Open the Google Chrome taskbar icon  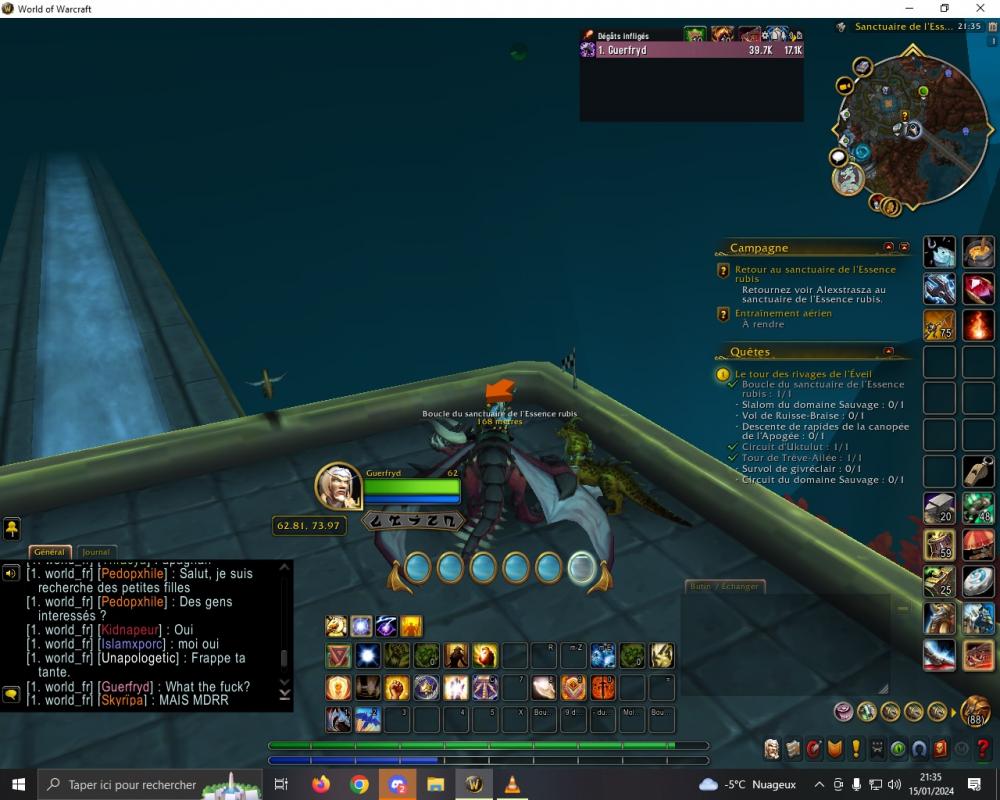(x=359, y=784)
